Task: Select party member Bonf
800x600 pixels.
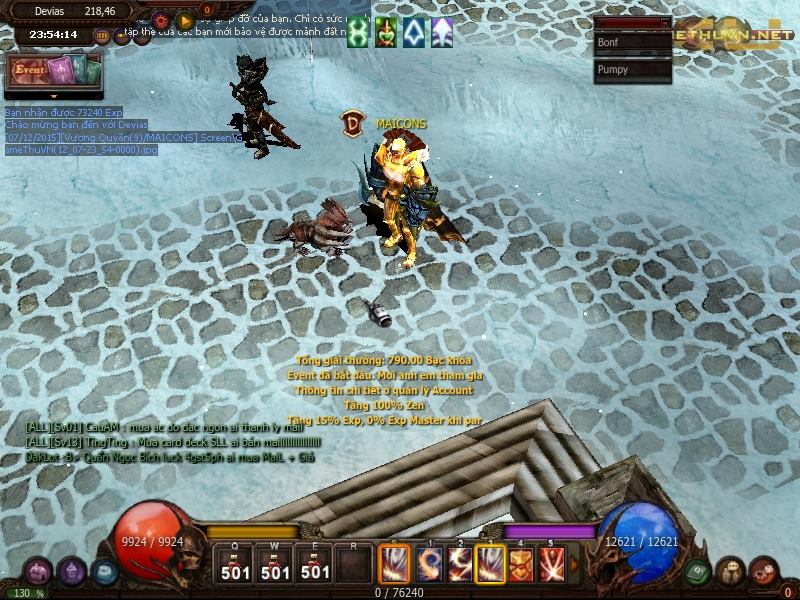Action: [632, 43]
